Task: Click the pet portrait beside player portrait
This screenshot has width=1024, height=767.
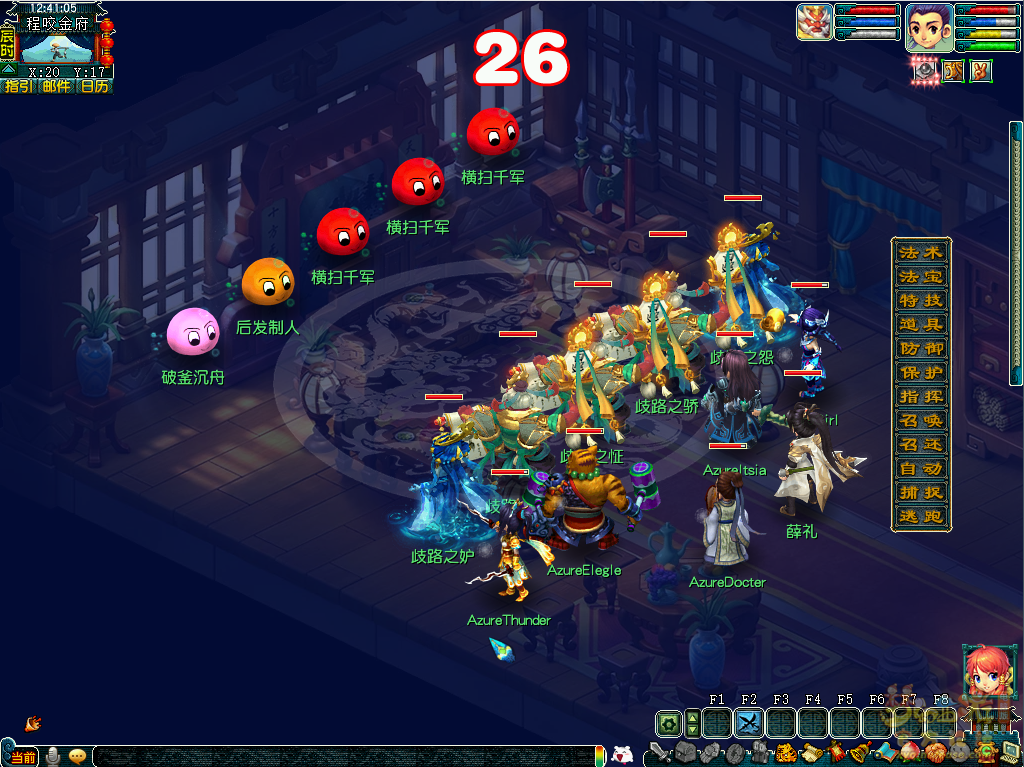Action: point(814,22)
